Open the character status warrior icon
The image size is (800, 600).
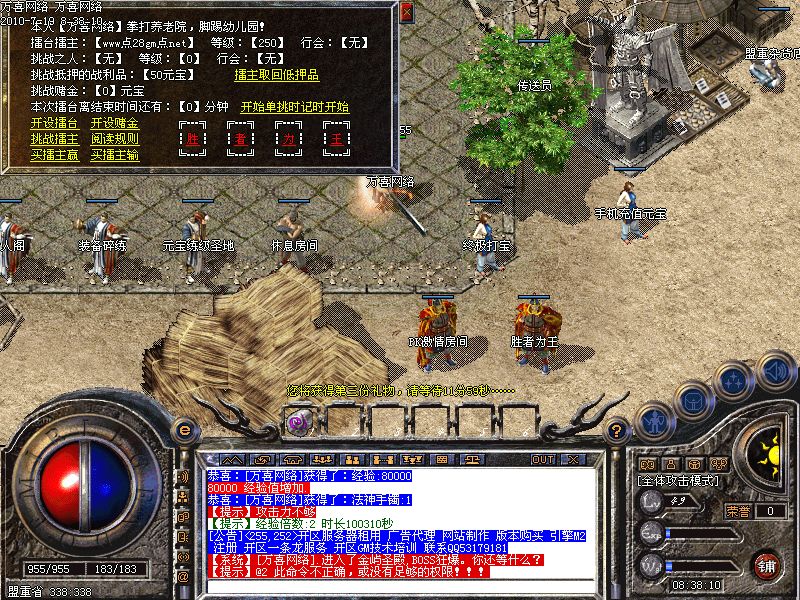click(655, 421)
